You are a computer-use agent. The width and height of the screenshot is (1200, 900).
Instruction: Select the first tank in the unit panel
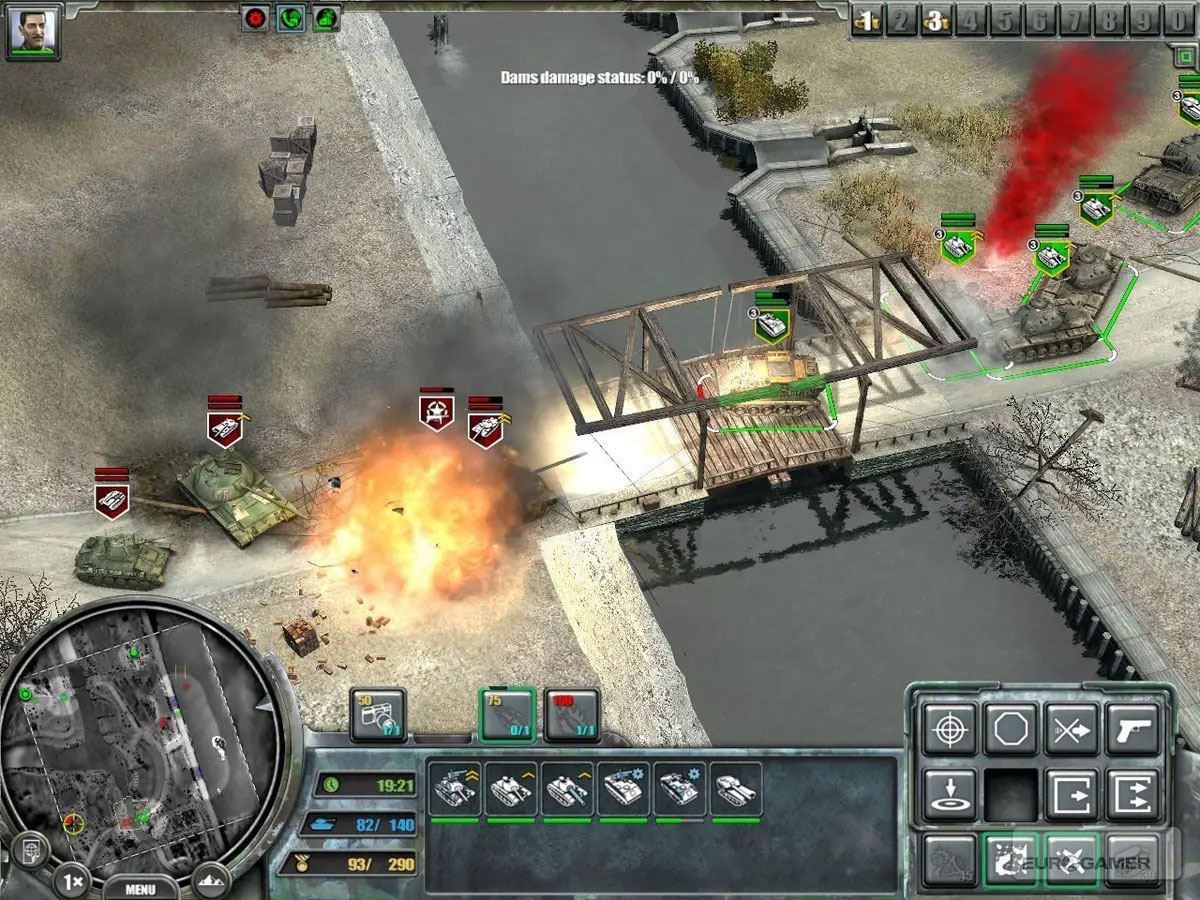(453, 790)
